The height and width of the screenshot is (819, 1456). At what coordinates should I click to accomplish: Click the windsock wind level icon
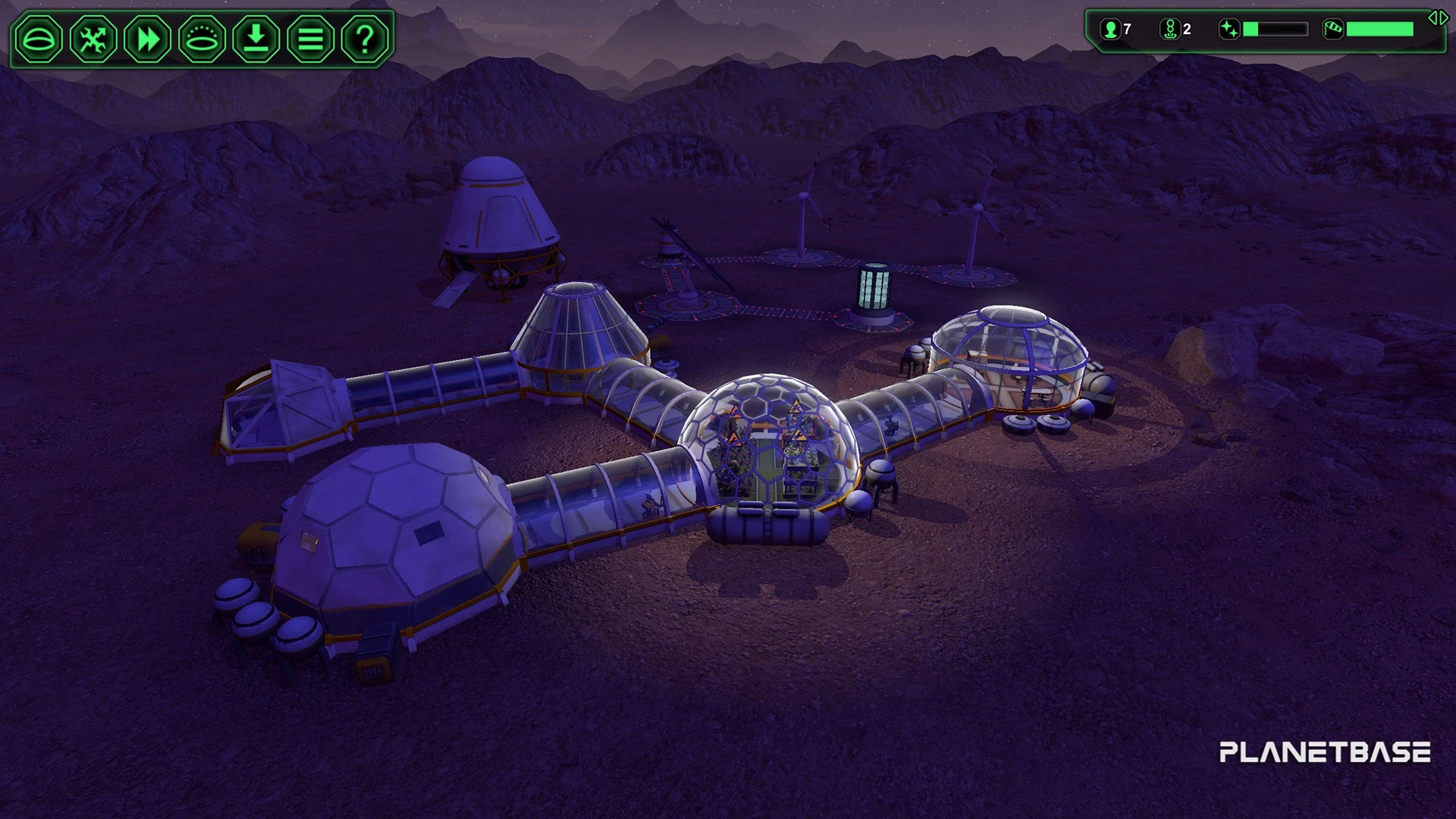(1333, 30)
